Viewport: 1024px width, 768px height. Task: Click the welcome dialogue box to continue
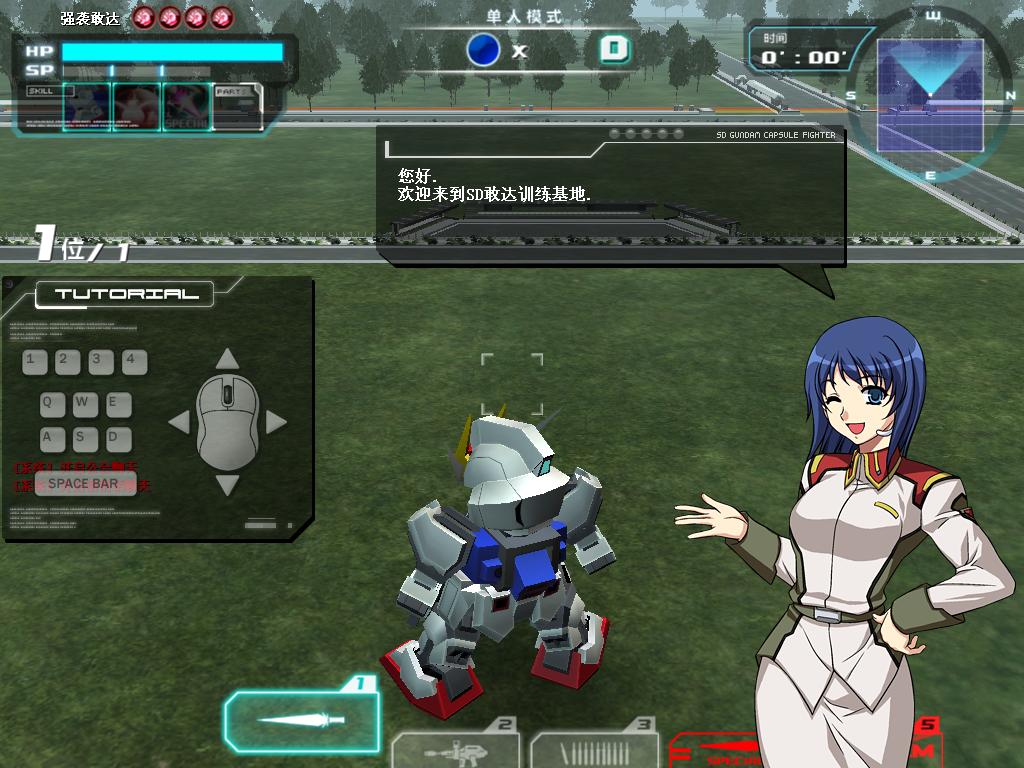click(x=610, y=196)
